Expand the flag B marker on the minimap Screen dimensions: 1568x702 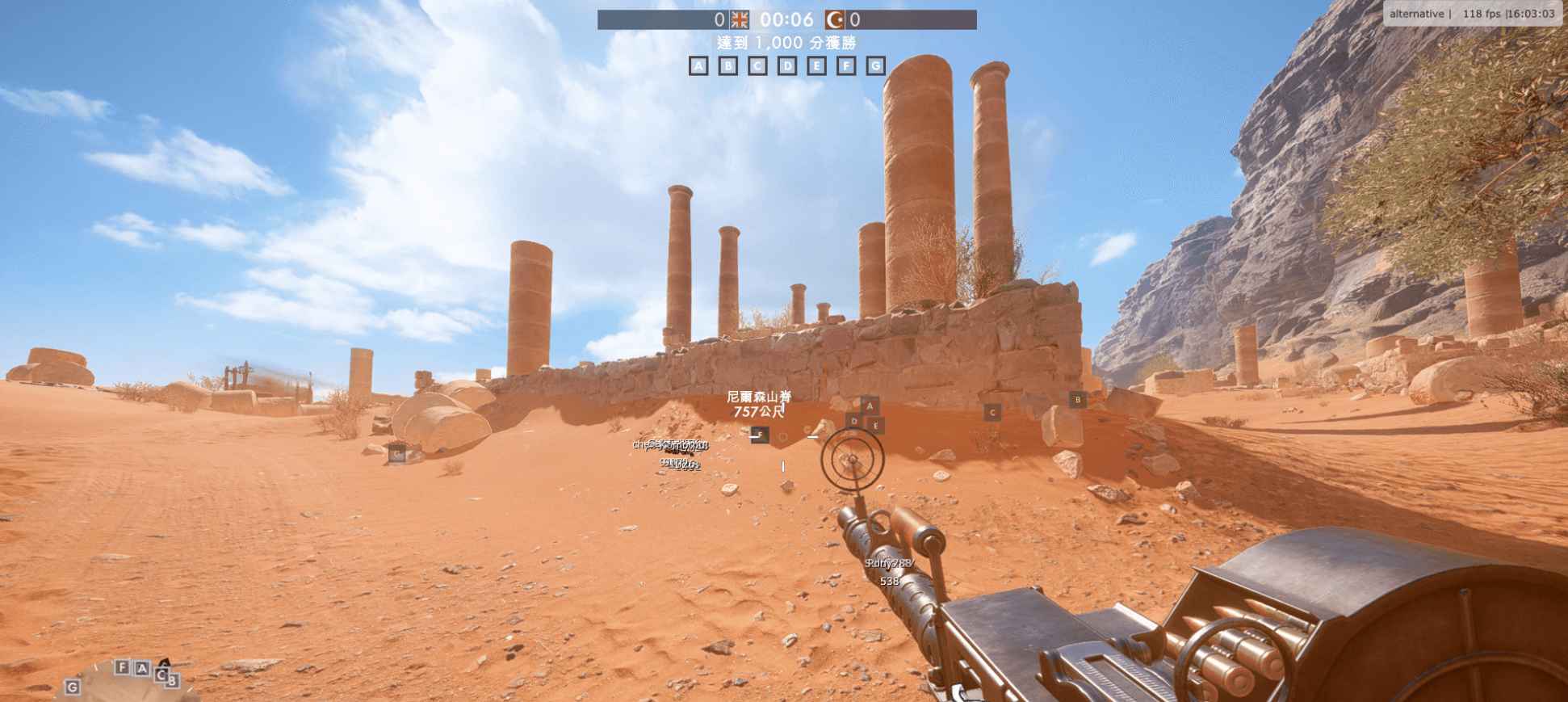174,681
